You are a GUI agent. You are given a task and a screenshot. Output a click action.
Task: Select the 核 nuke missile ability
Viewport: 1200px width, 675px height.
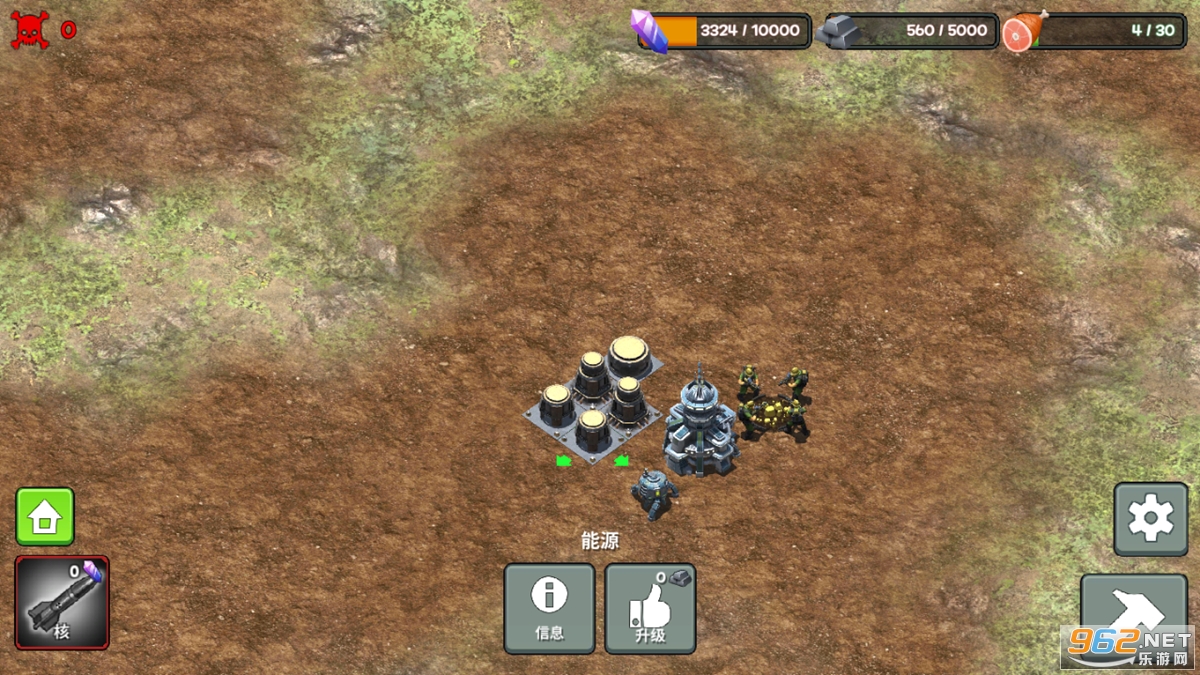(62, 603)
